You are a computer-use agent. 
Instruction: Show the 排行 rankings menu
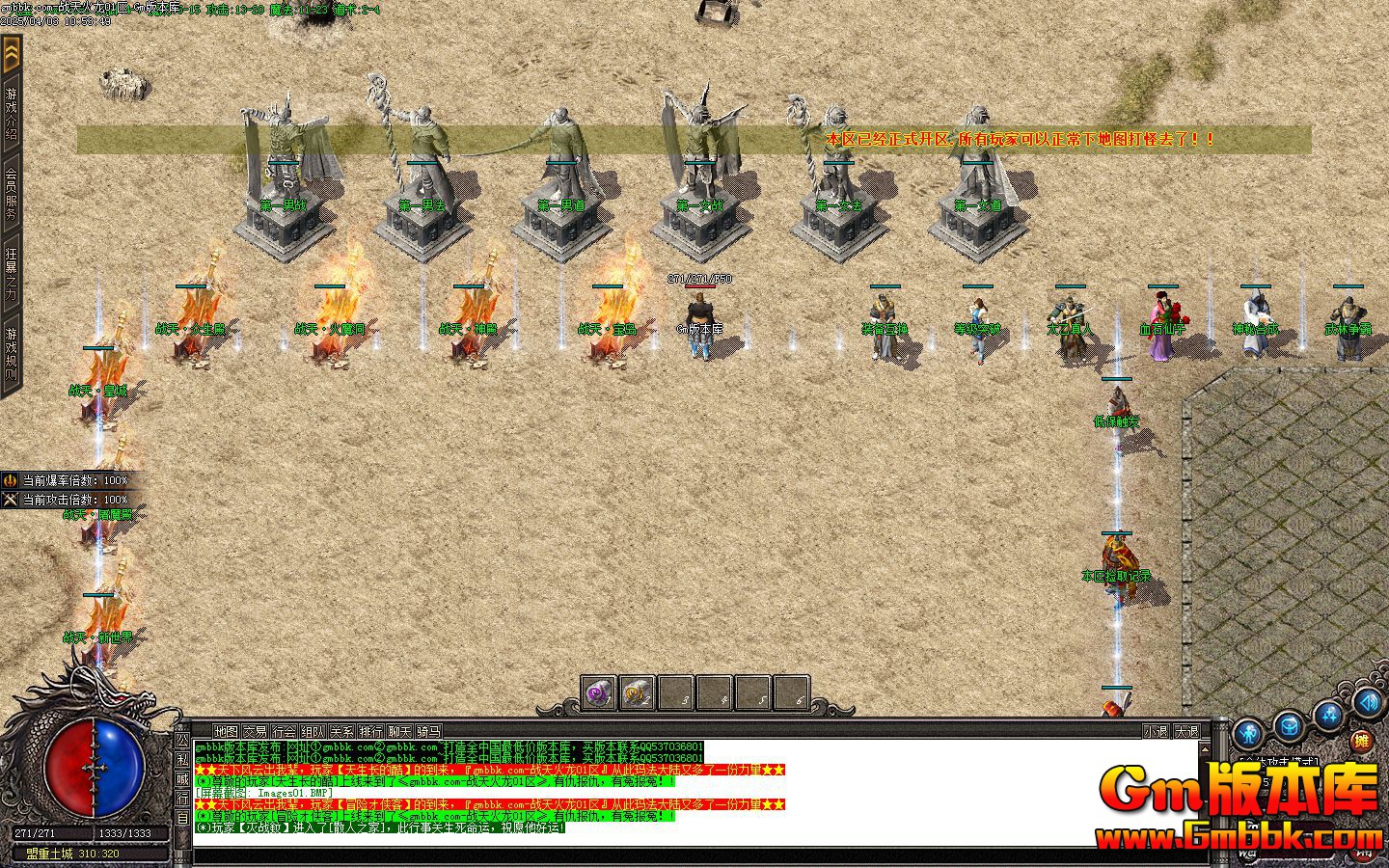(370, 732)
